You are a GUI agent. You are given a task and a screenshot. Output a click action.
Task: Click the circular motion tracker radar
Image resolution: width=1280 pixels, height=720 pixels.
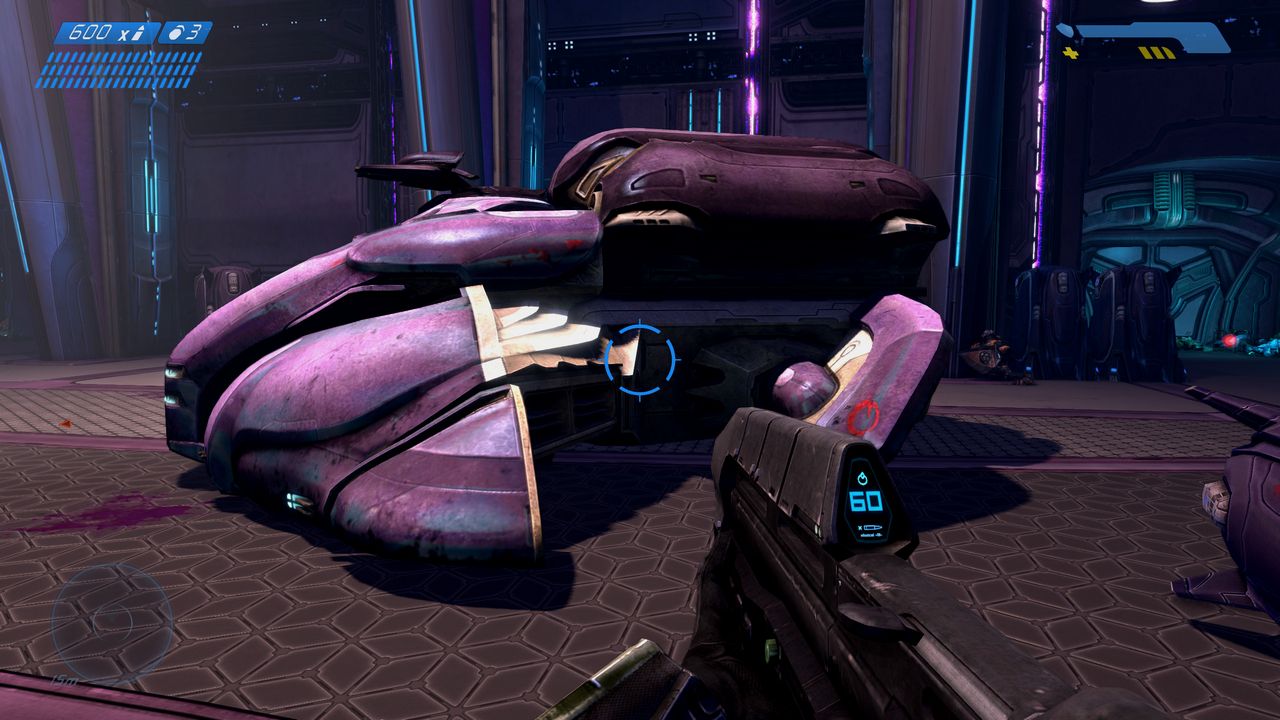point(111,622)
